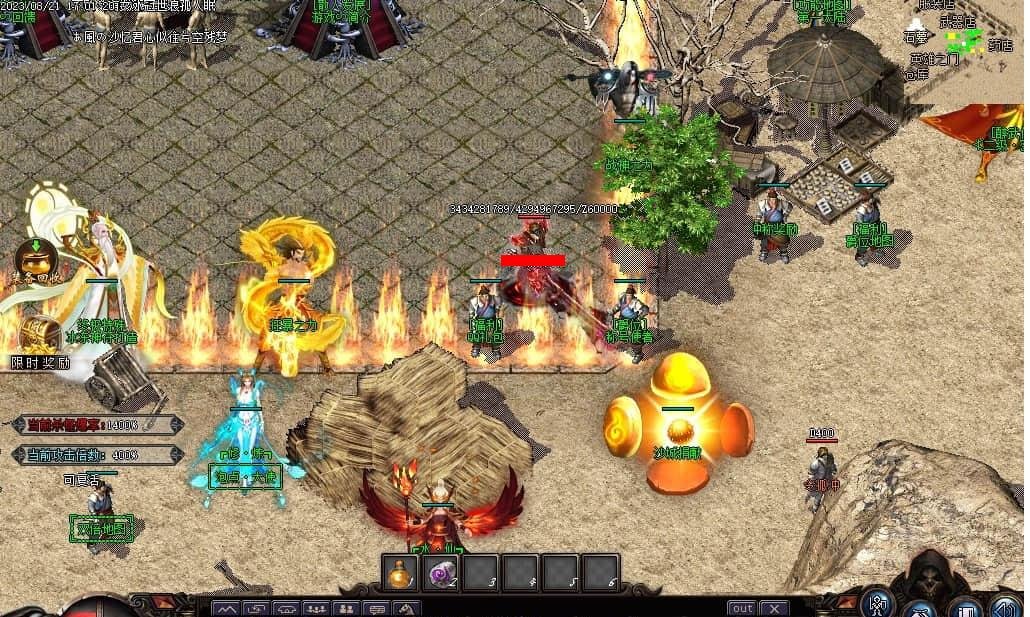This screenshot has height=617, width=1030.
Task: Click the horse mount icon on the bottom bar
Action: click(407, 608)
